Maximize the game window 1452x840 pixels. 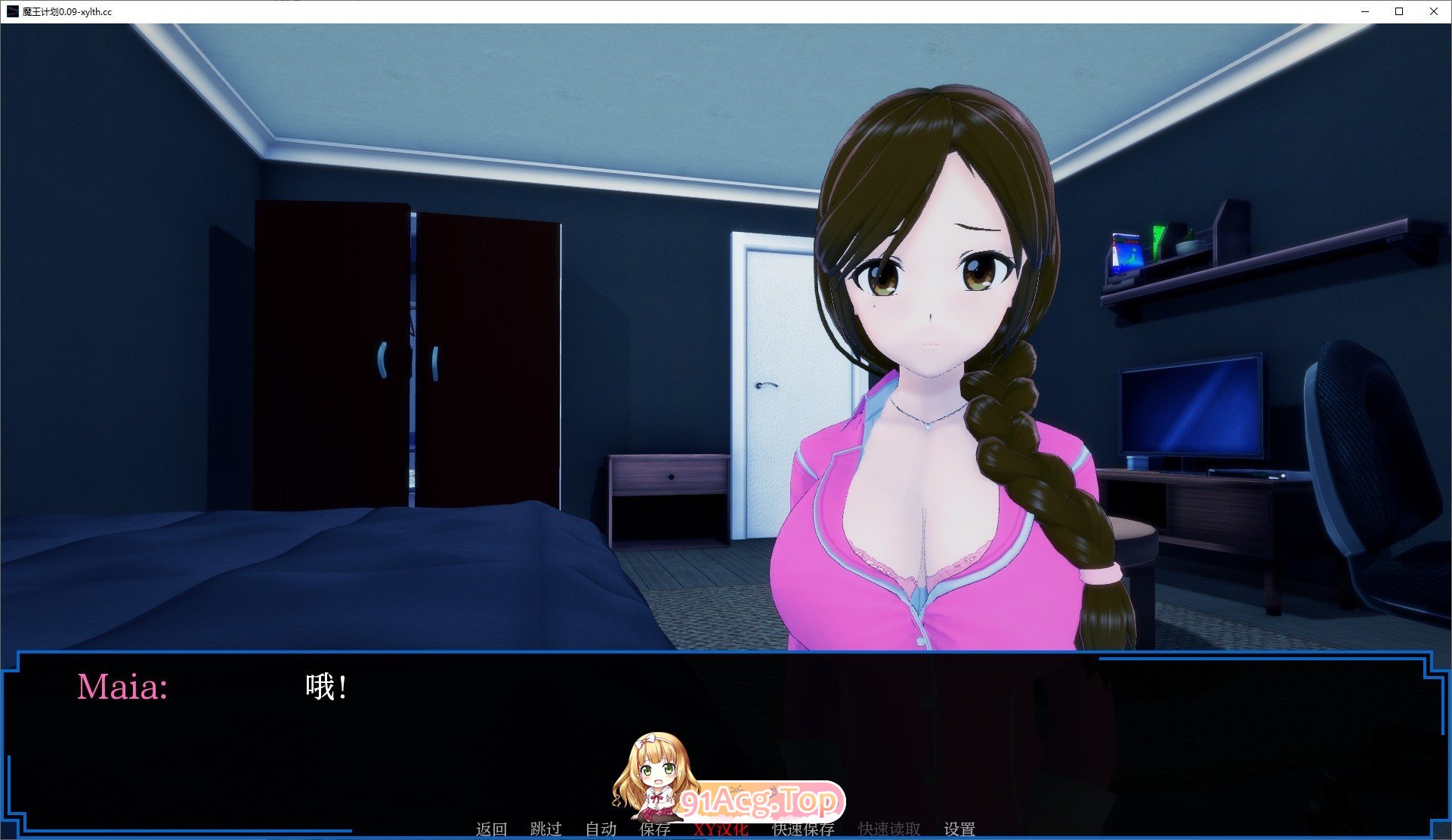[1399, 11]
